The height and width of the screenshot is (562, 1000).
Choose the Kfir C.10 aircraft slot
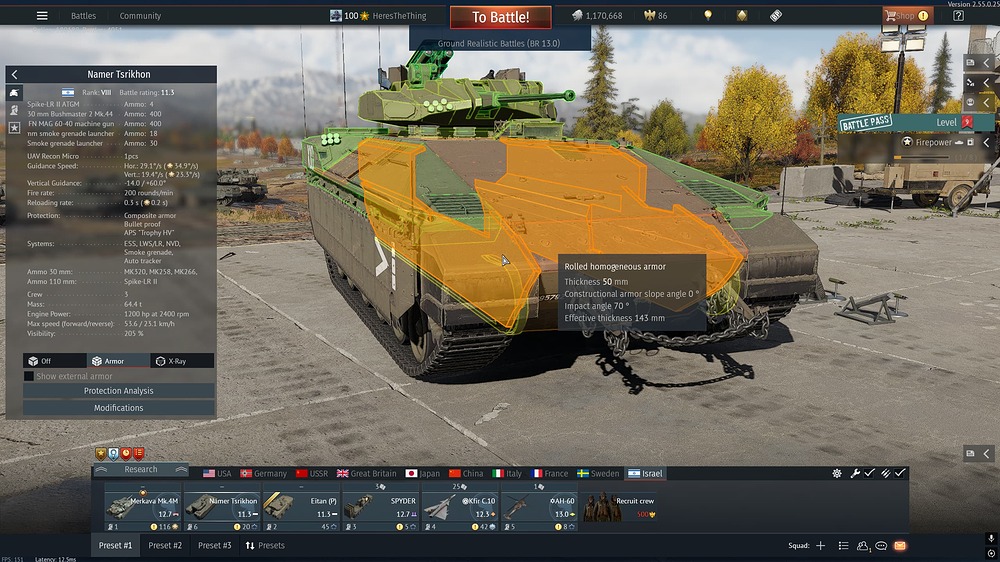(459, 506)
